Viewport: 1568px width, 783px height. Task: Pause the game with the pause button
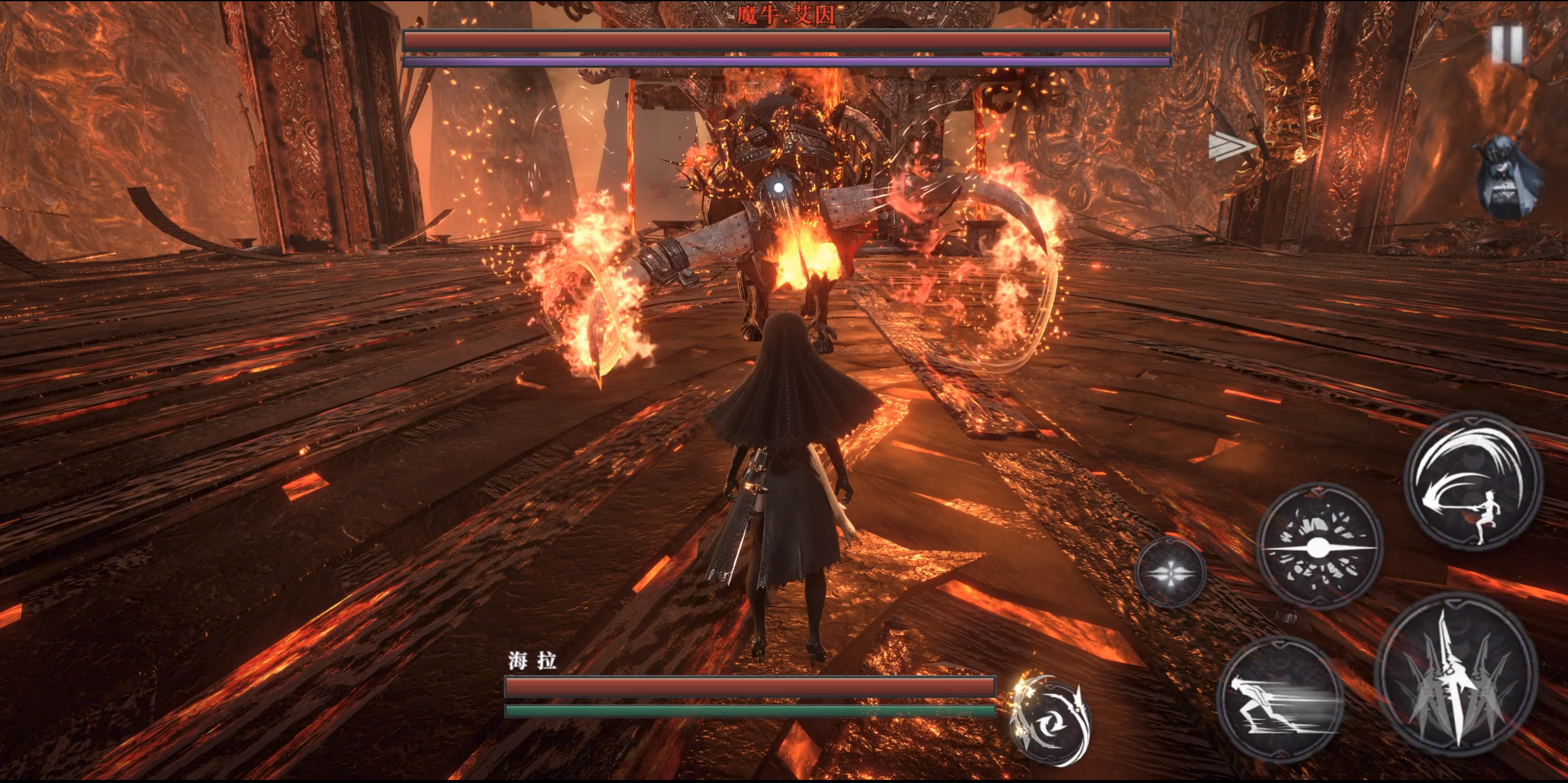1506,45
